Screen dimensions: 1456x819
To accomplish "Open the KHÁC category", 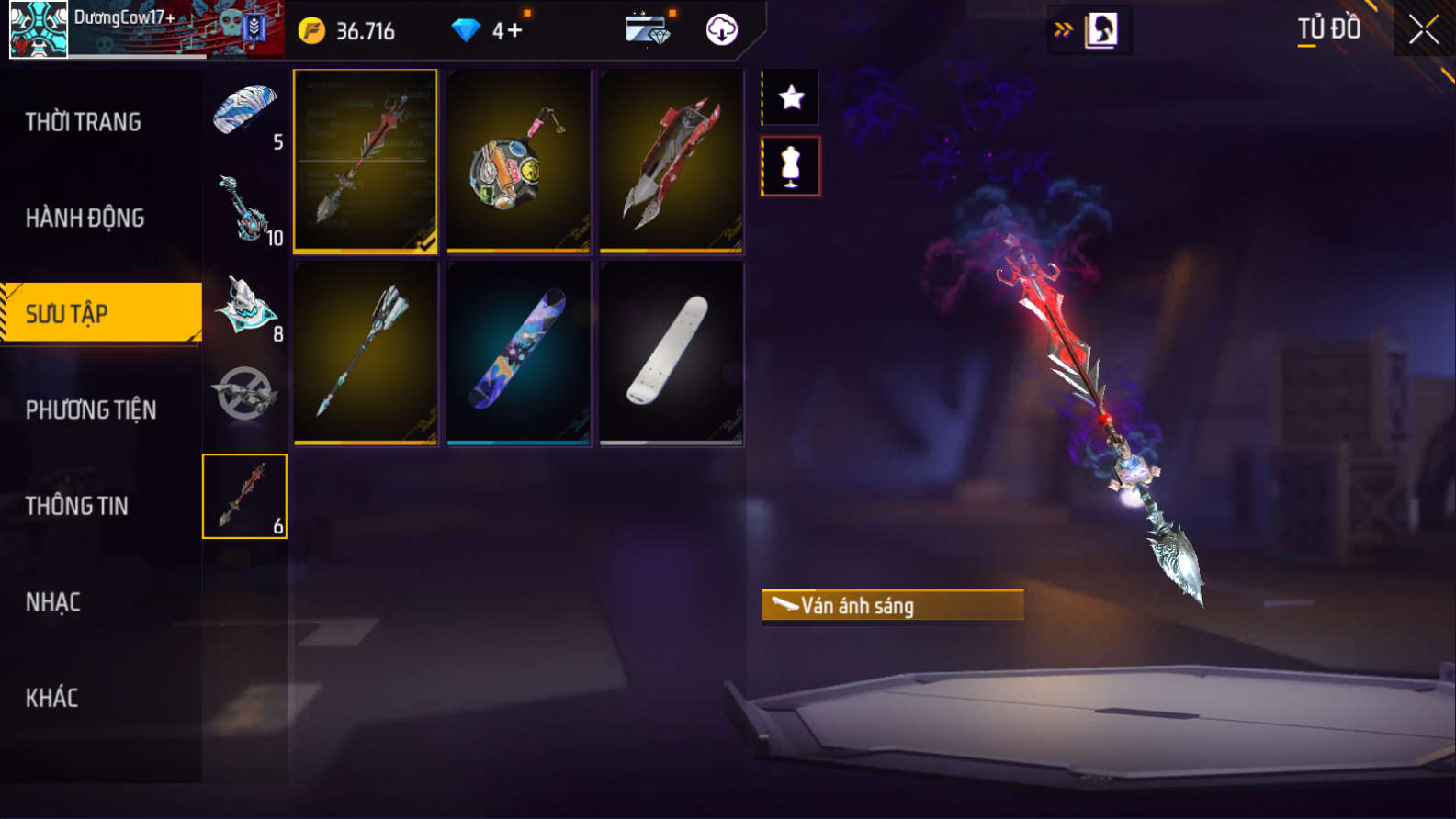I will [52, 698].
